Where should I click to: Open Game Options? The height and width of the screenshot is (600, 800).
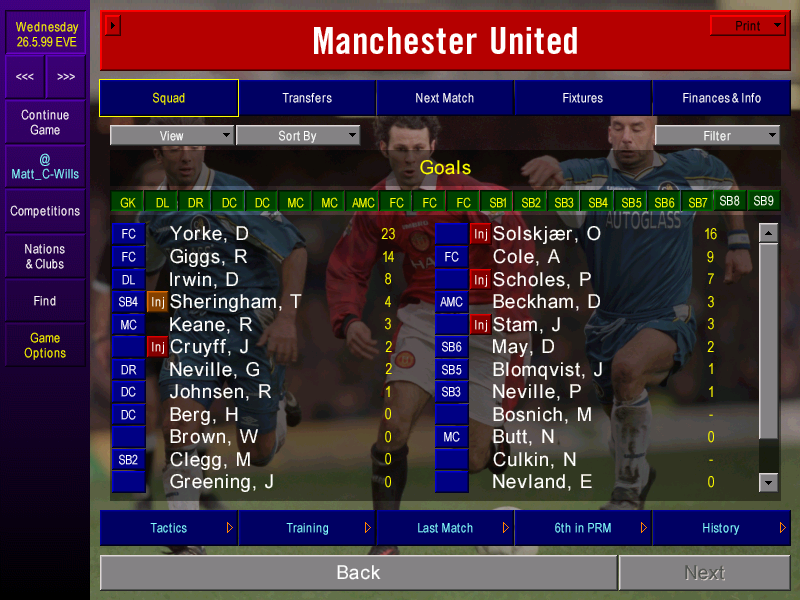tap(45, 345)
